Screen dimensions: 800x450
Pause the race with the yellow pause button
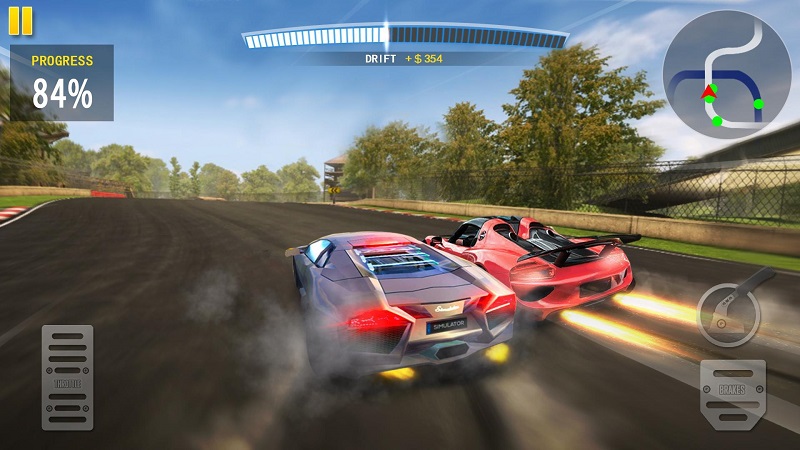coord(20,20)
